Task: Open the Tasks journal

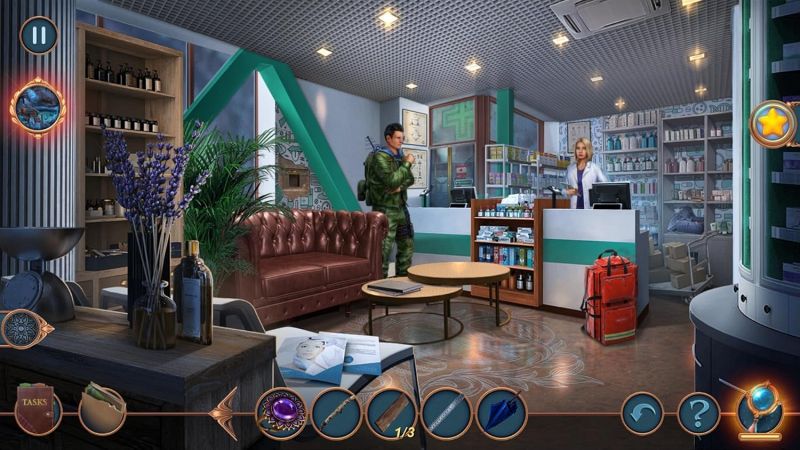Action: (38, 409)
